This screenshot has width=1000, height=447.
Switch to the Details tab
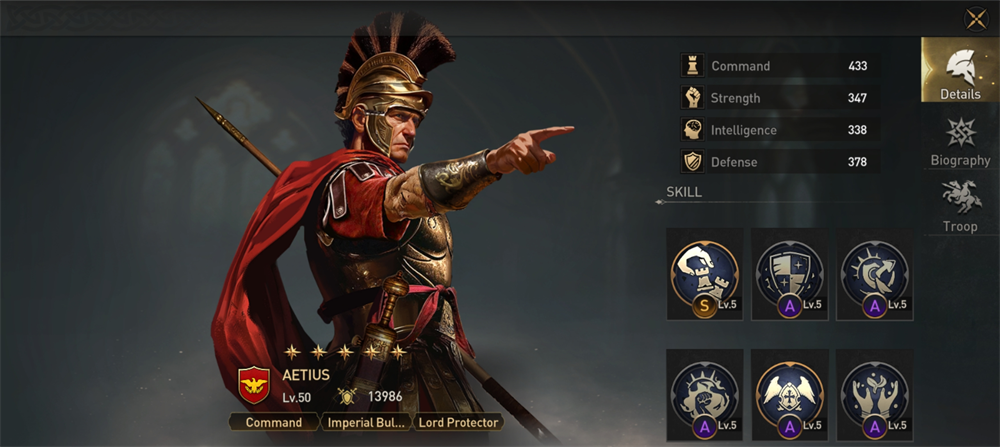(x=960, y=71)
